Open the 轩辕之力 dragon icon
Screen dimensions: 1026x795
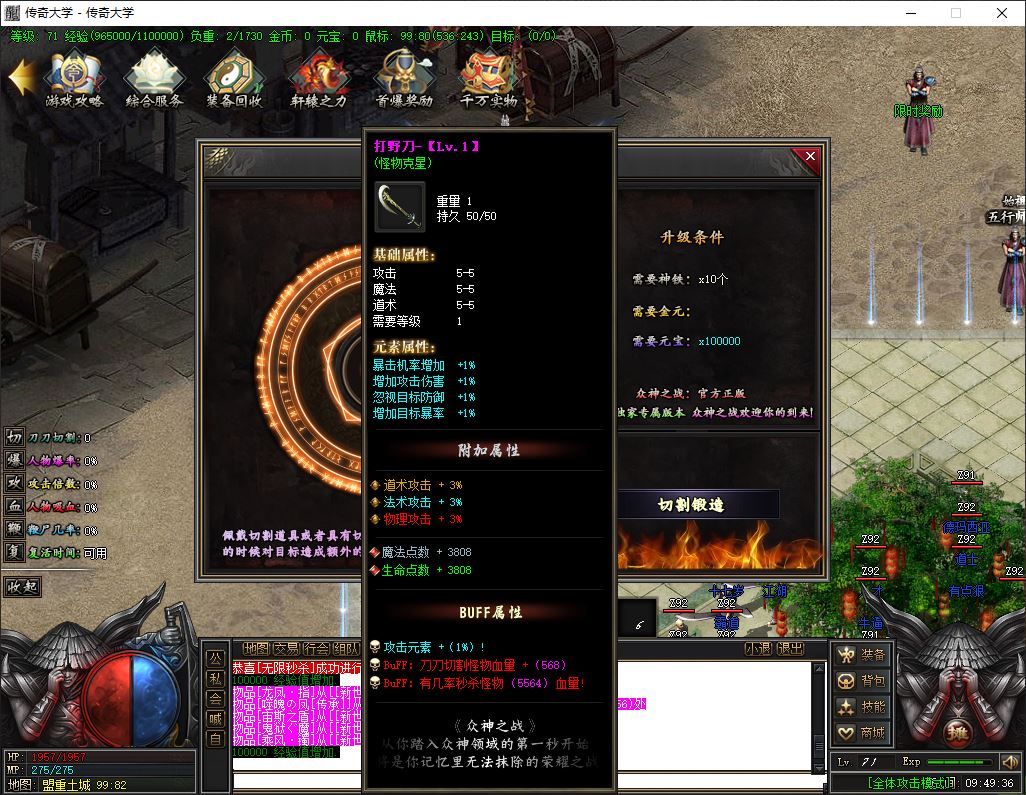click(x=319, y=78)
